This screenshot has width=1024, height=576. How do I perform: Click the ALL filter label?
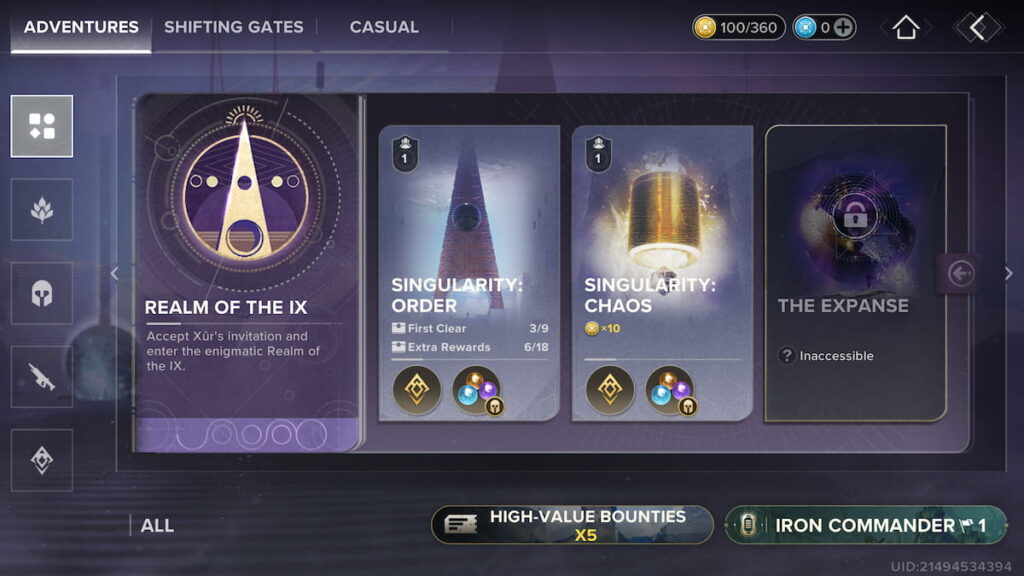[157, 525]
